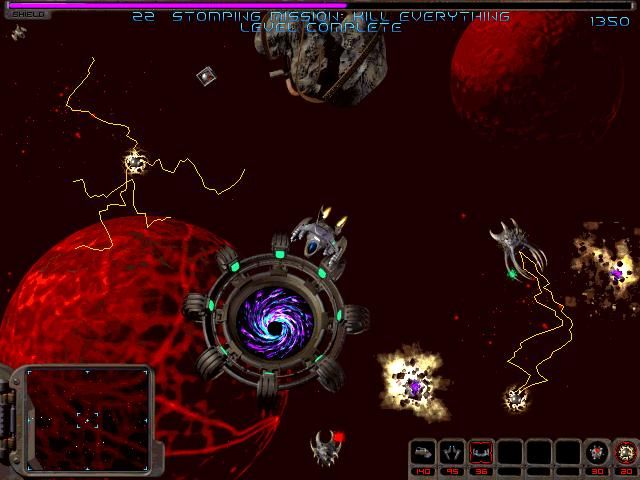640x480 pixels.
Task: Use the spiked bomb item with count 20
Action: click(x=626, y=453)
